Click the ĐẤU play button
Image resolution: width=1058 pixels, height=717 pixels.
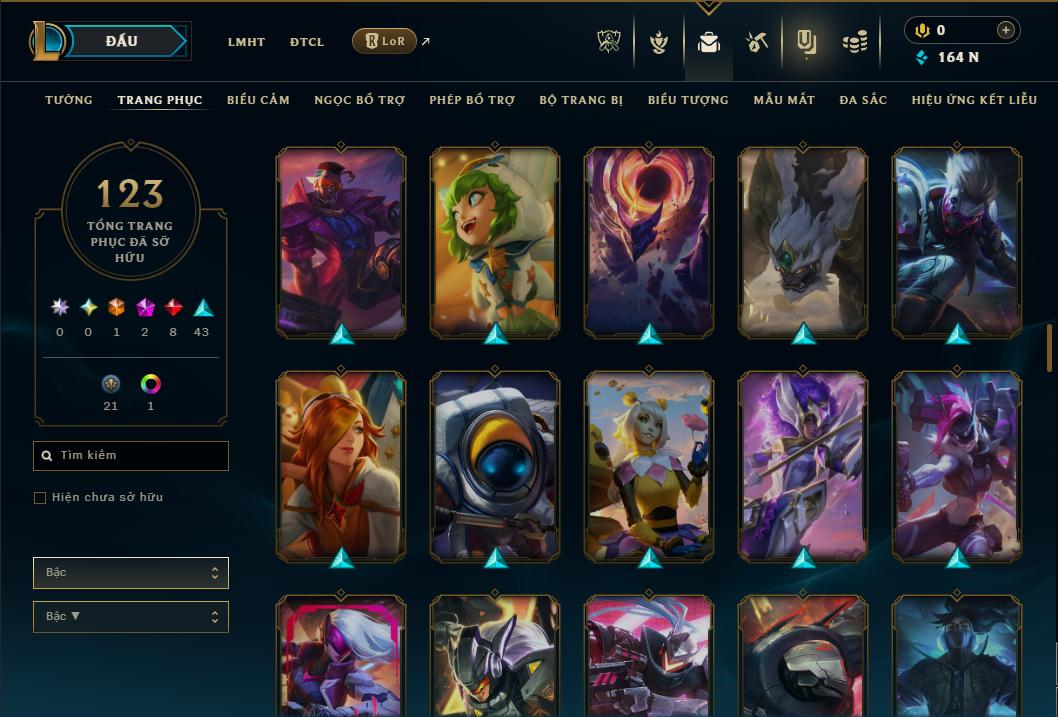point(122,41)
